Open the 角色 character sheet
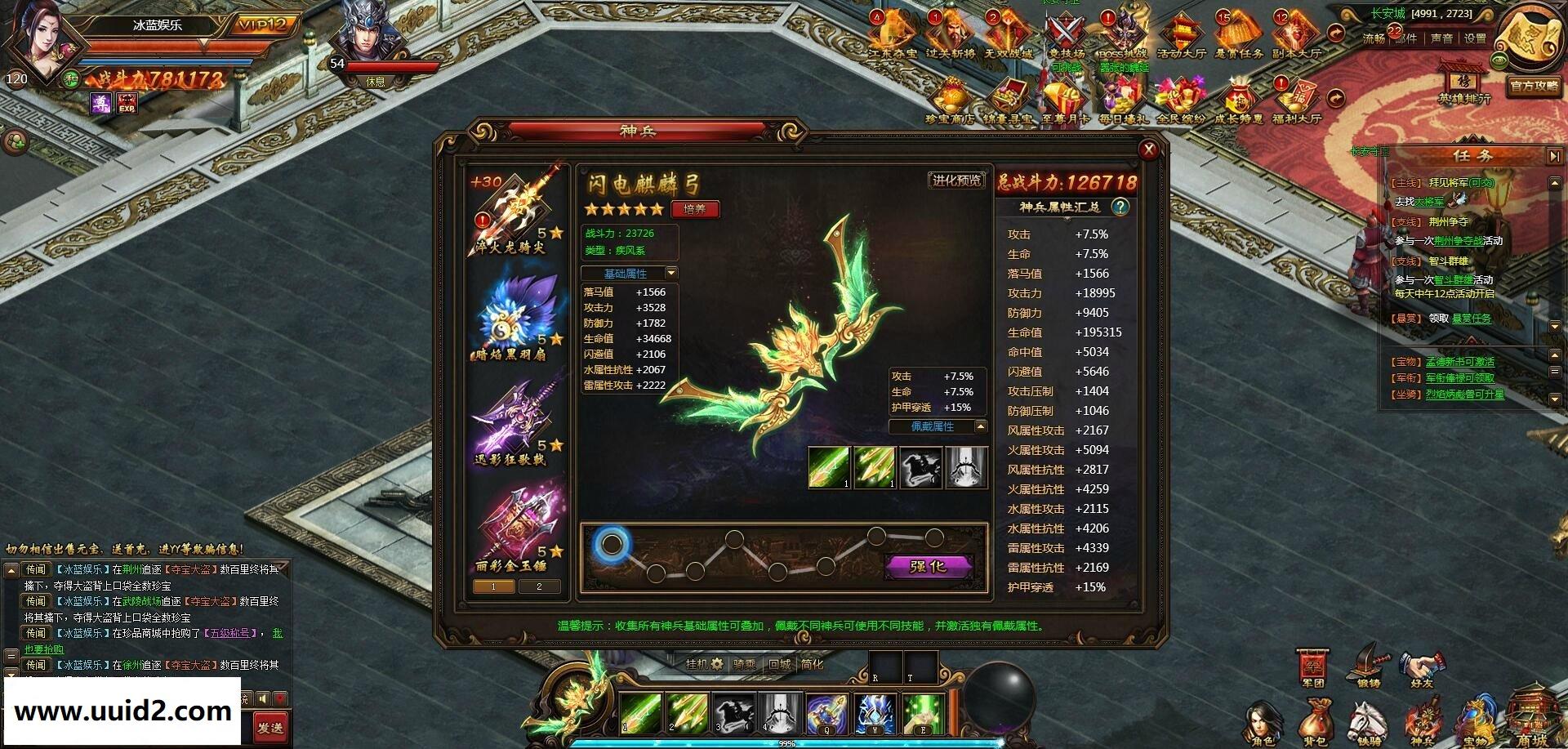 point(1262,724)
